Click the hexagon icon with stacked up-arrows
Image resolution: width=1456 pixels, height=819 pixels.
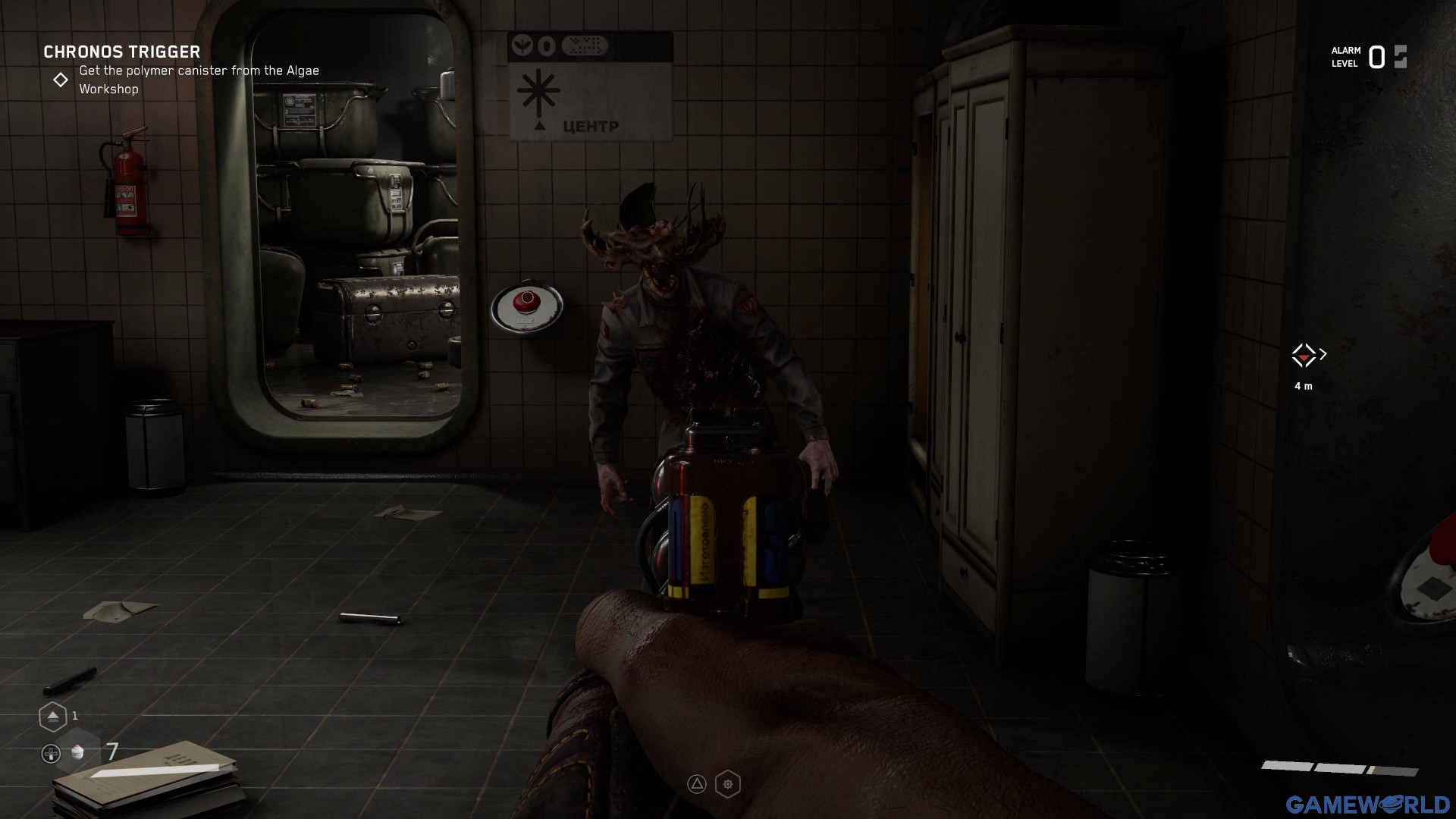(52, 716)
